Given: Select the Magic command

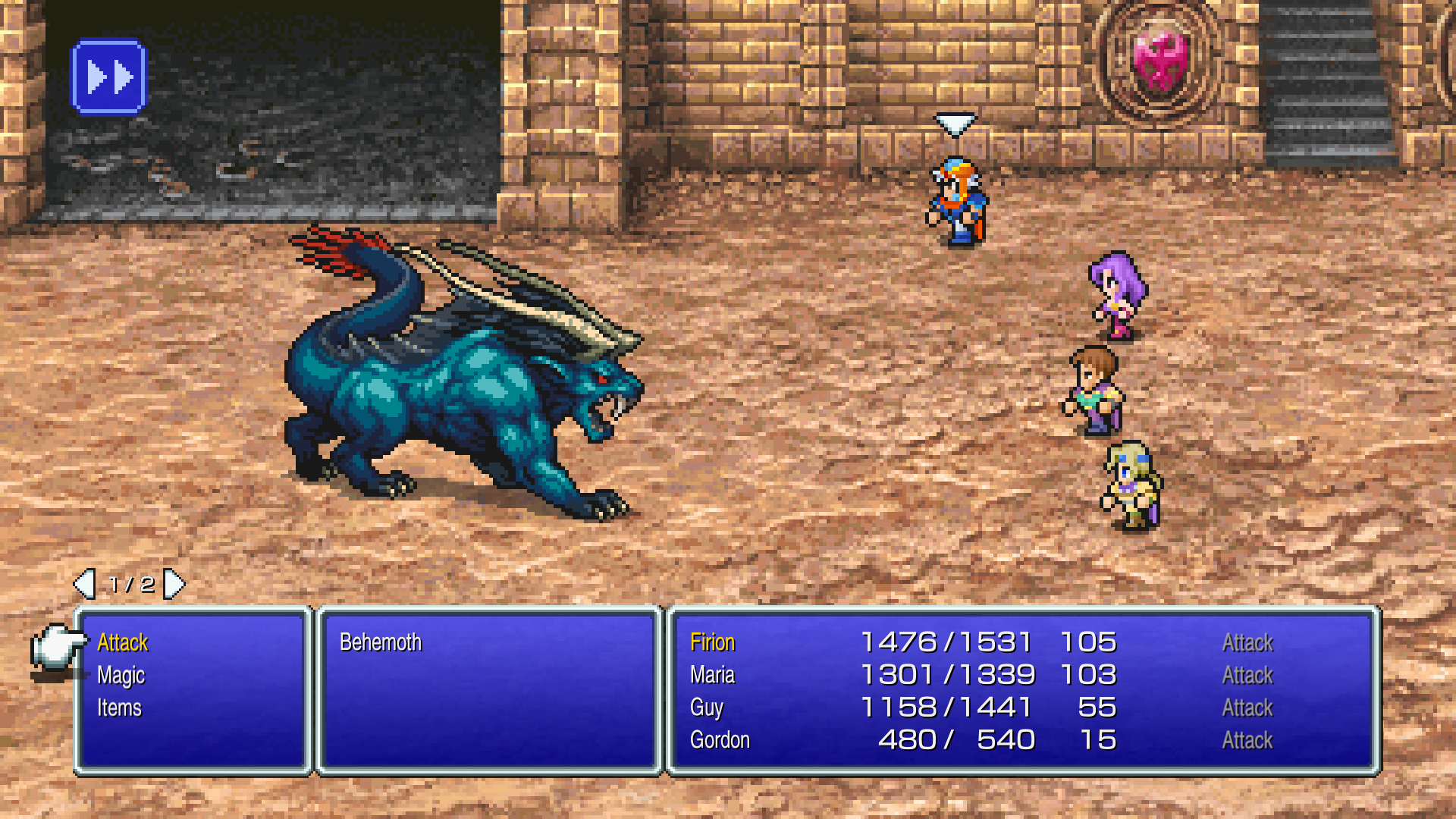Looking at the screenshot, I should point(121,676).
